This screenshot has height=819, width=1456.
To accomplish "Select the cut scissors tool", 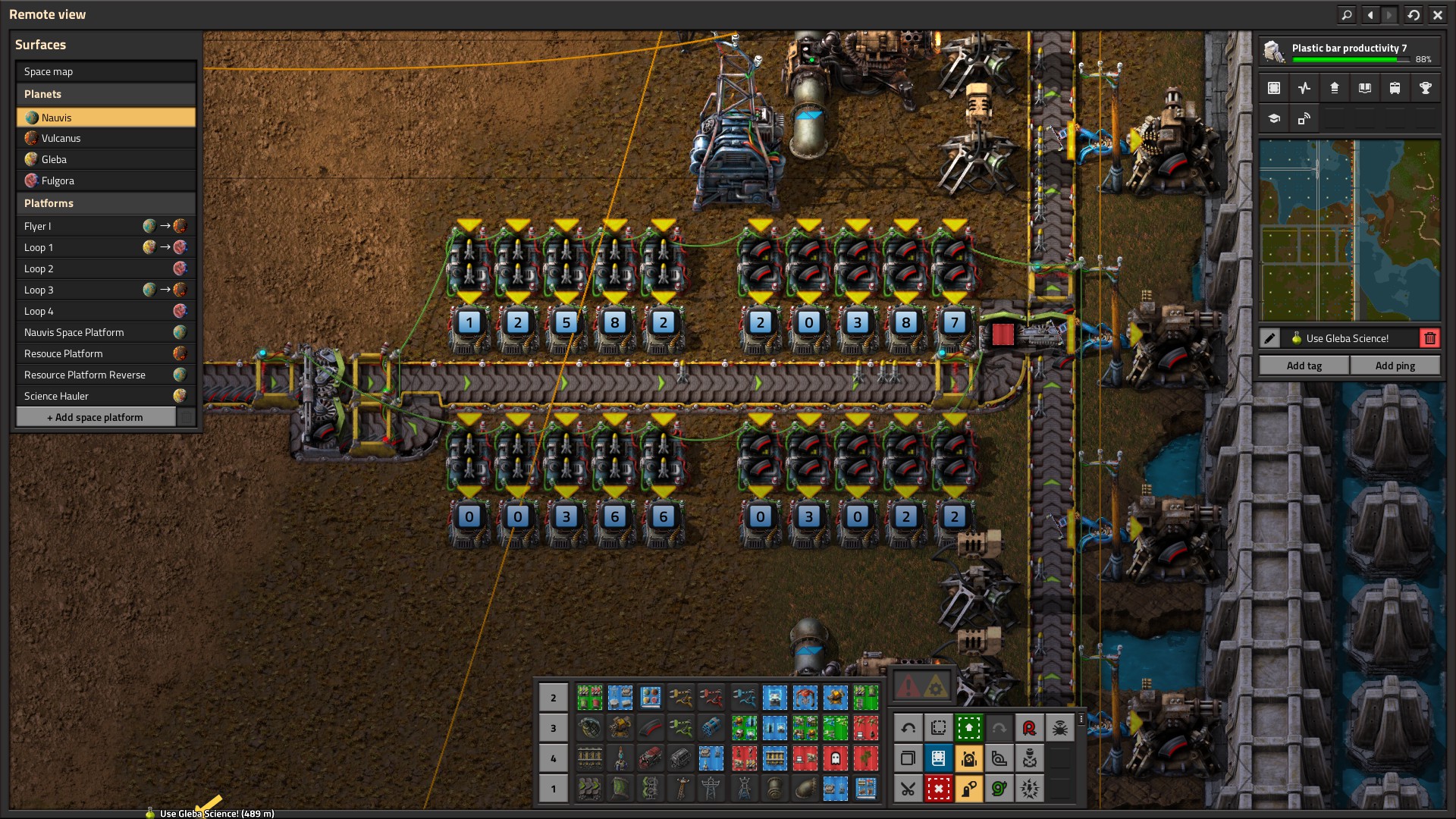I will tap(908, 789).
